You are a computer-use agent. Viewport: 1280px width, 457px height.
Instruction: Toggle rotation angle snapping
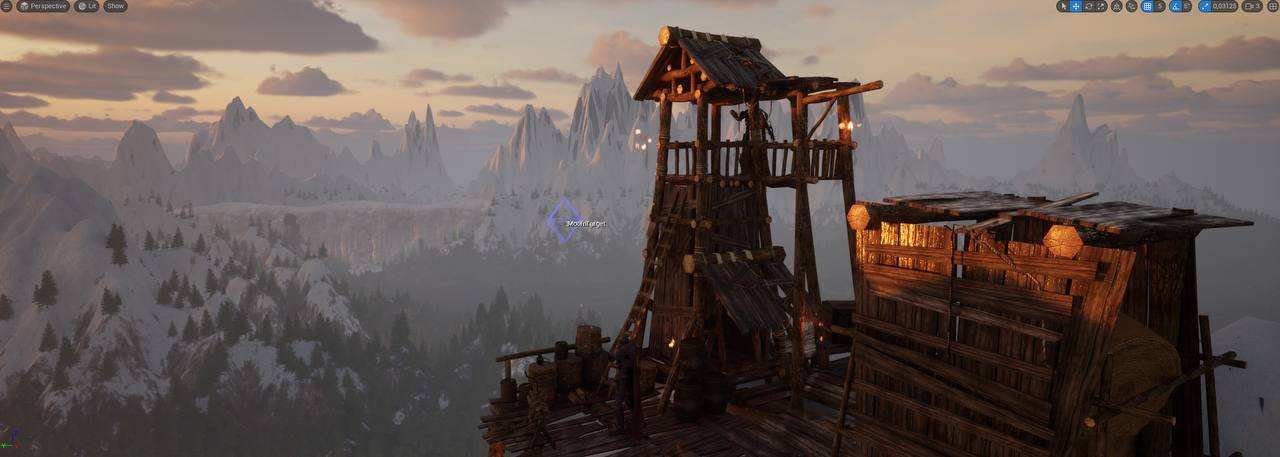pos(1173,6)
